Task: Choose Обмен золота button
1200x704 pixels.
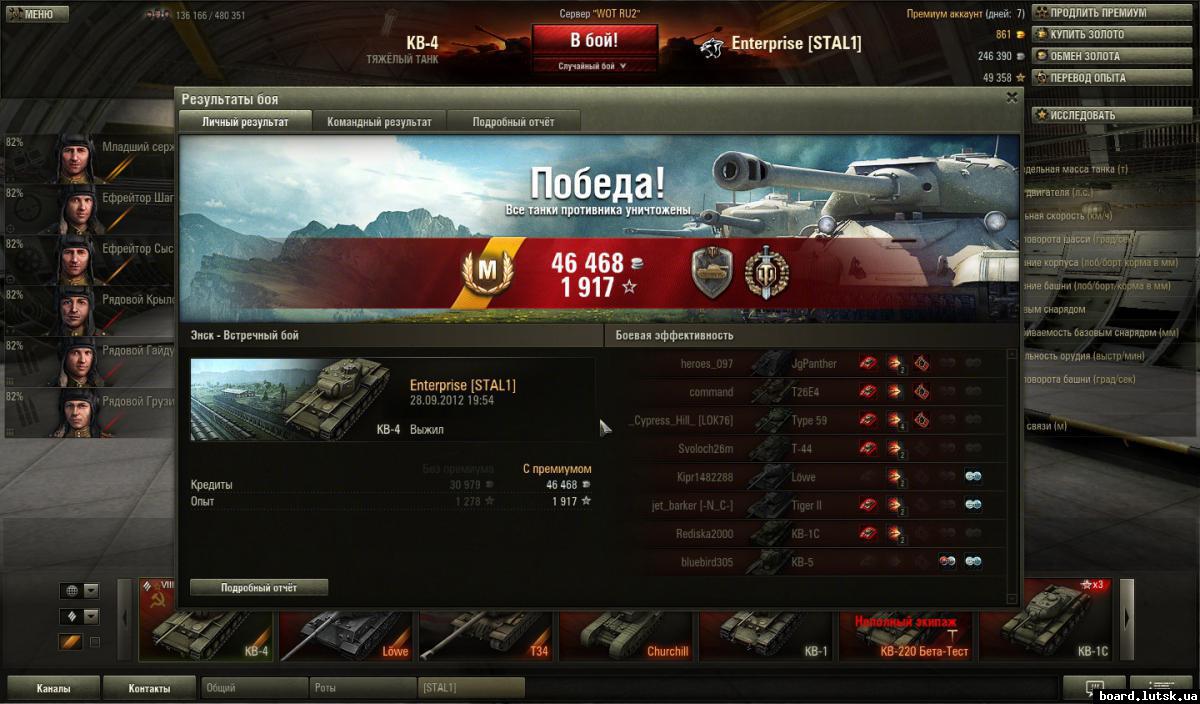Action: (1098, 56)
